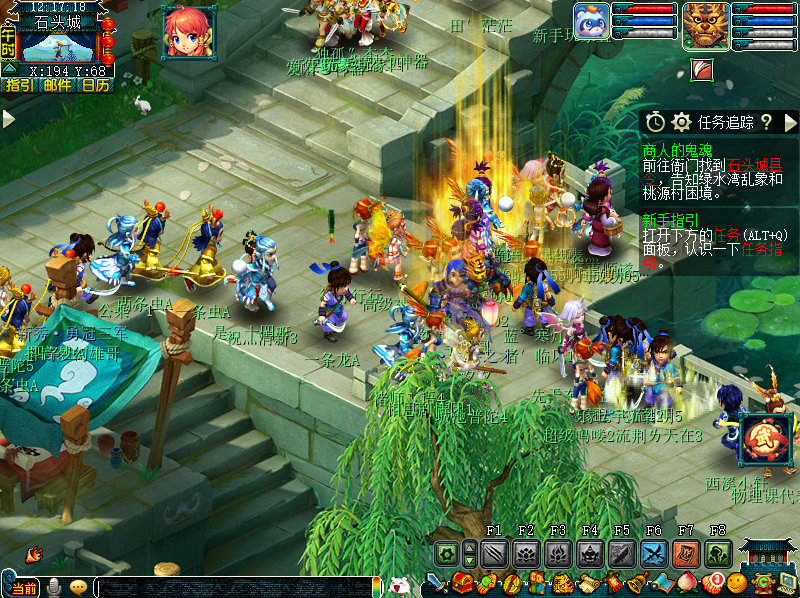800x598 pixels.
Task: Open the 日历 calendar button
Action: click(95, 86)
